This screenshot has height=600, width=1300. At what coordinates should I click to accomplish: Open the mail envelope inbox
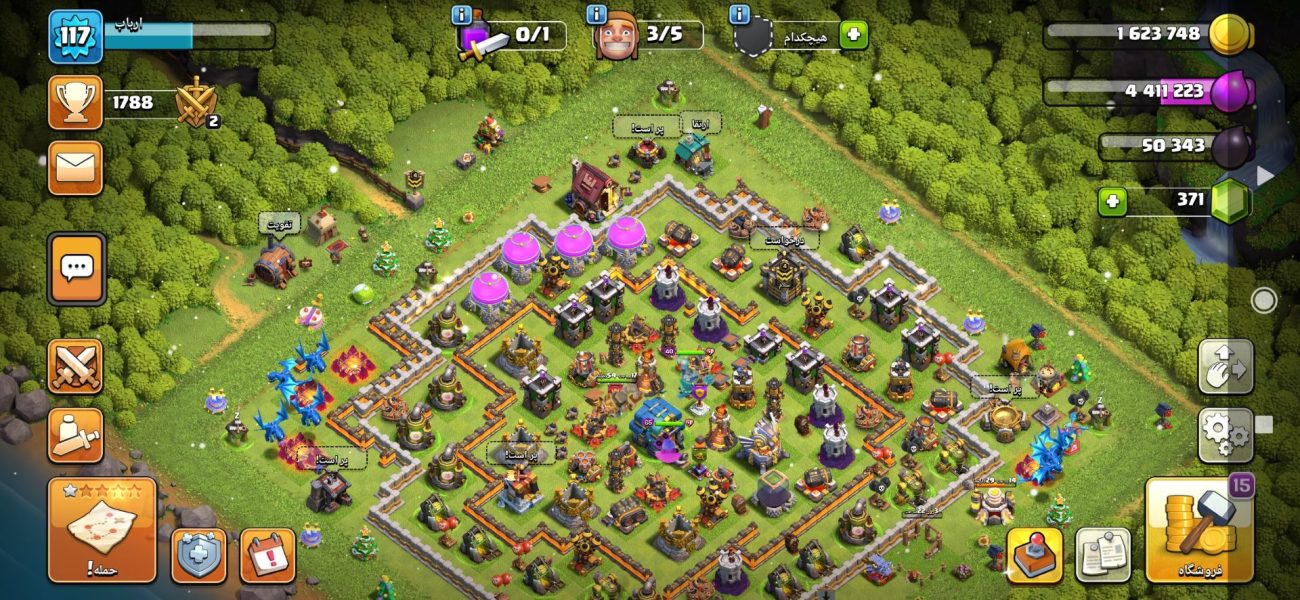coord(76,168)
